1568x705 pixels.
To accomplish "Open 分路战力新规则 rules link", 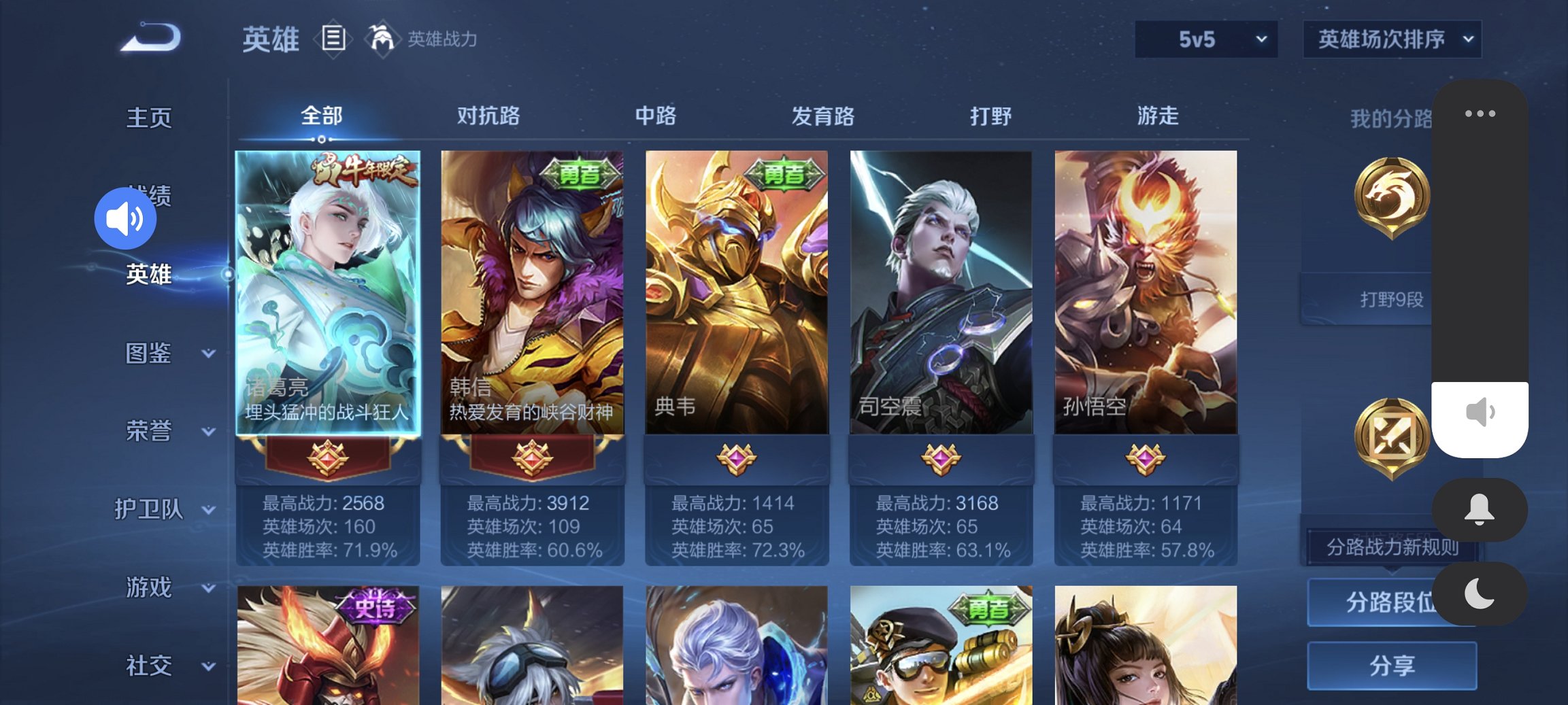I will coord(1392,547).
